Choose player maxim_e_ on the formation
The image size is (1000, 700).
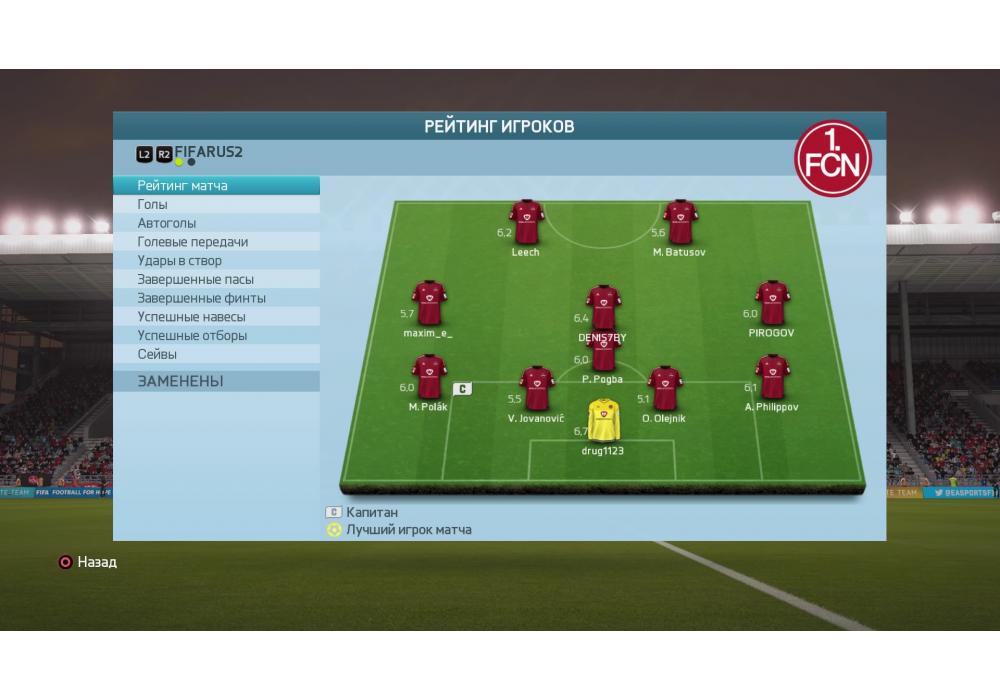coord(429,304)
